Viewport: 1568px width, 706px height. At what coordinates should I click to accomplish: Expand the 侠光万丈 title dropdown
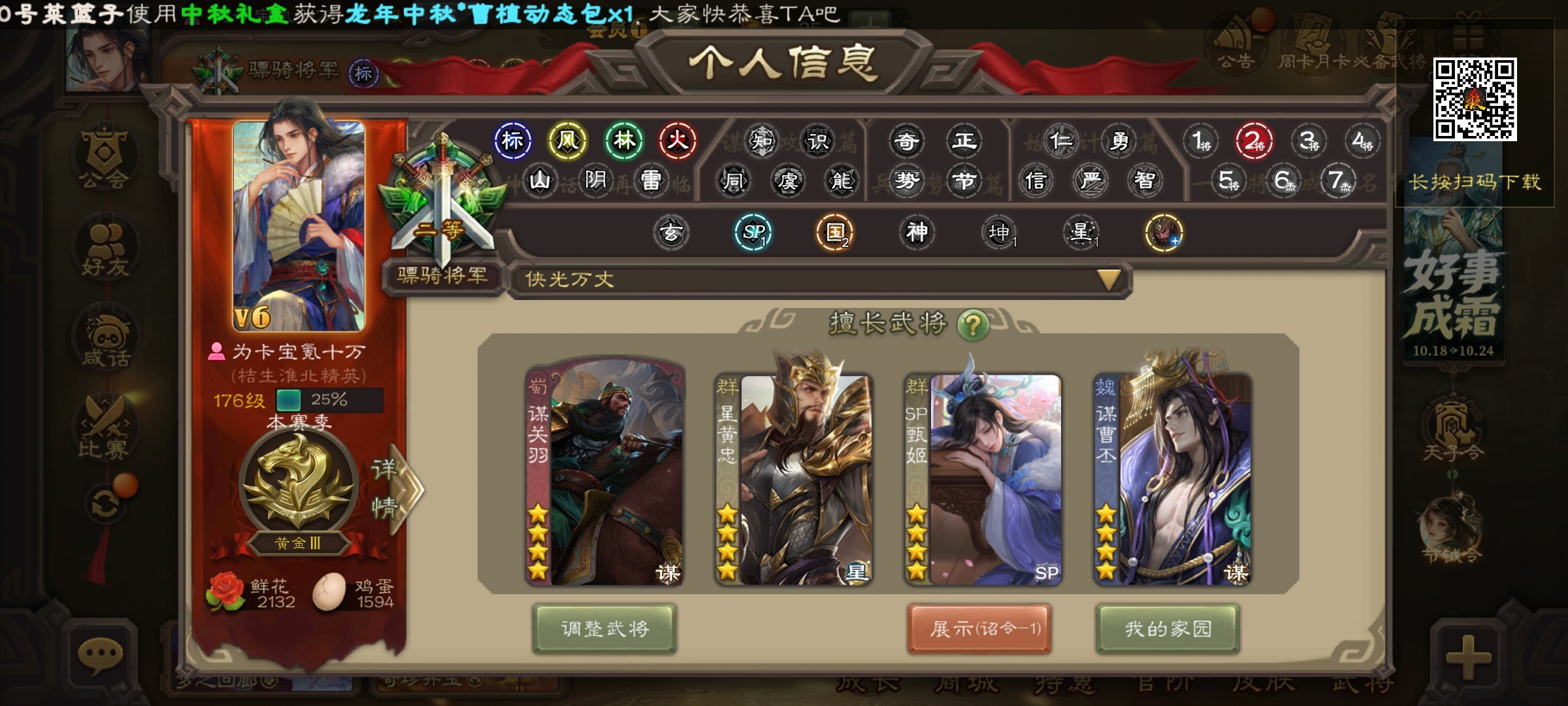click(1109, 280)
